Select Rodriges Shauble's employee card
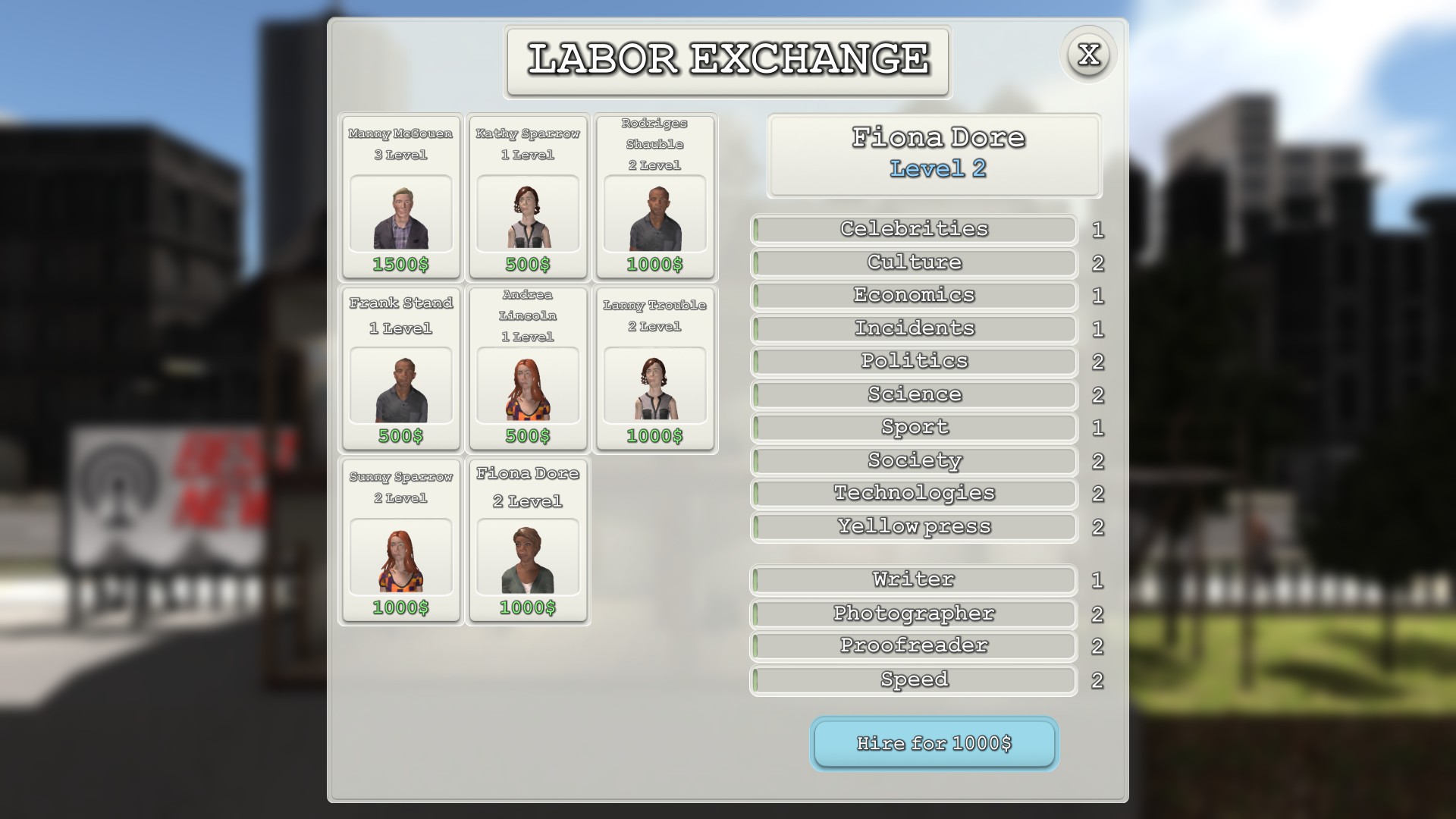1456x819 pixels. 654,199
